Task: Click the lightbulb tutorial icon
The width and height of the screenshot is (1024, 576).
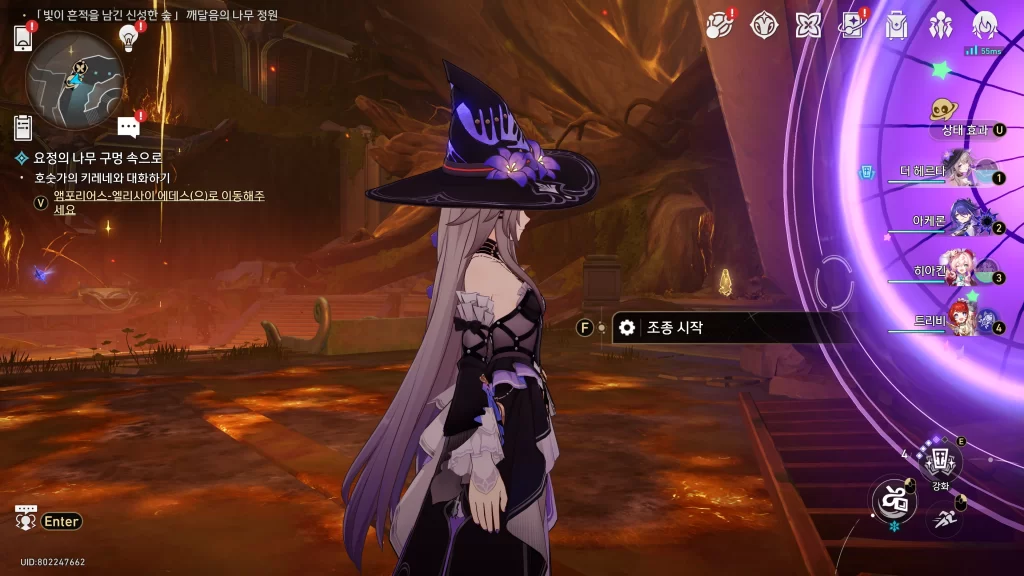Action: 128,37
